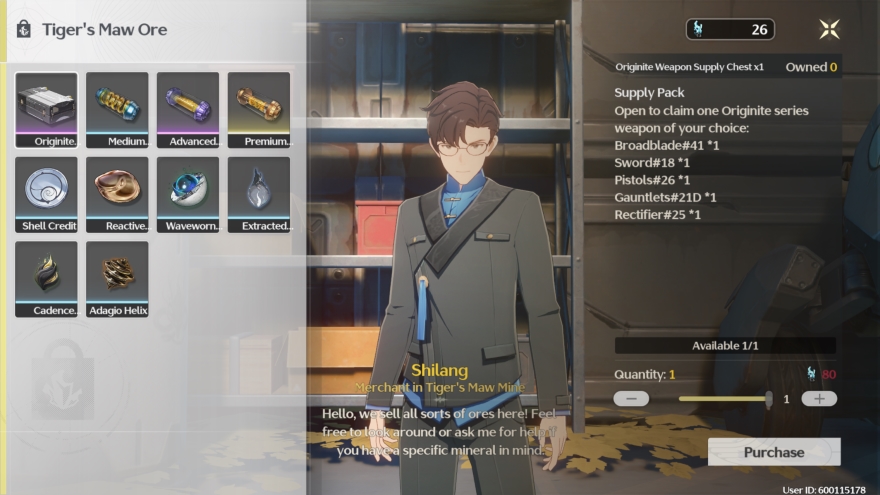Choose the Reactive shell item slot
This screenshot has width=880, height=495.
click(x=117, y=193)
